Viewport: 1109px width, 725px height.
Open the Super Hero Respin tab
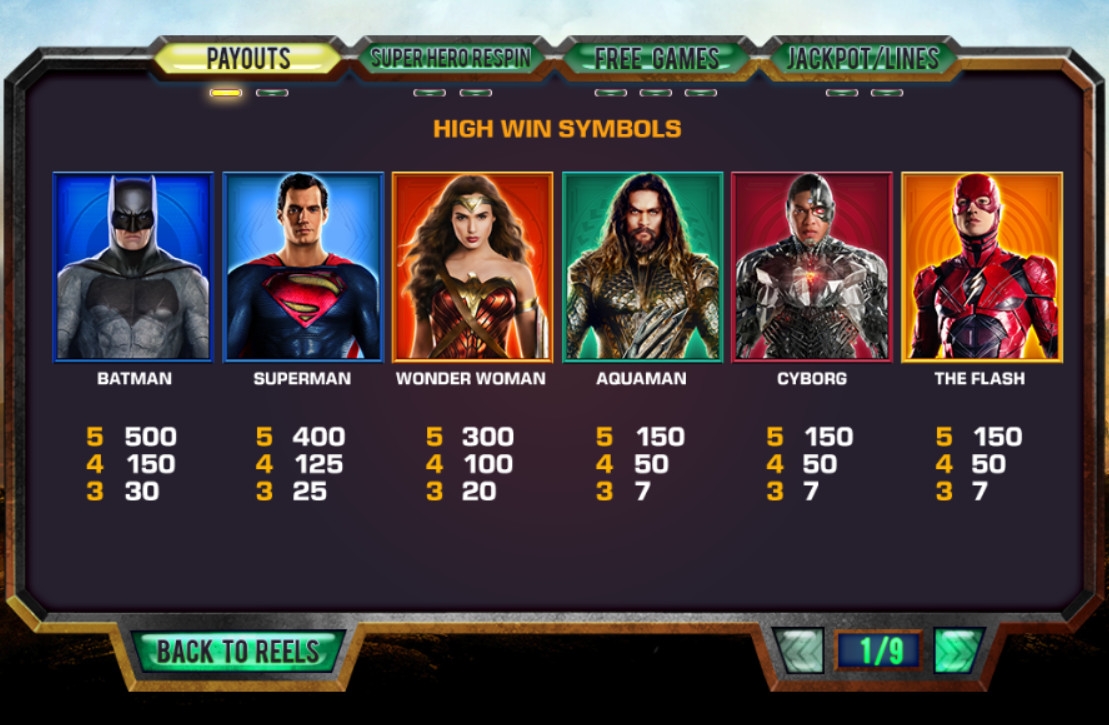[x=451, y=58]
